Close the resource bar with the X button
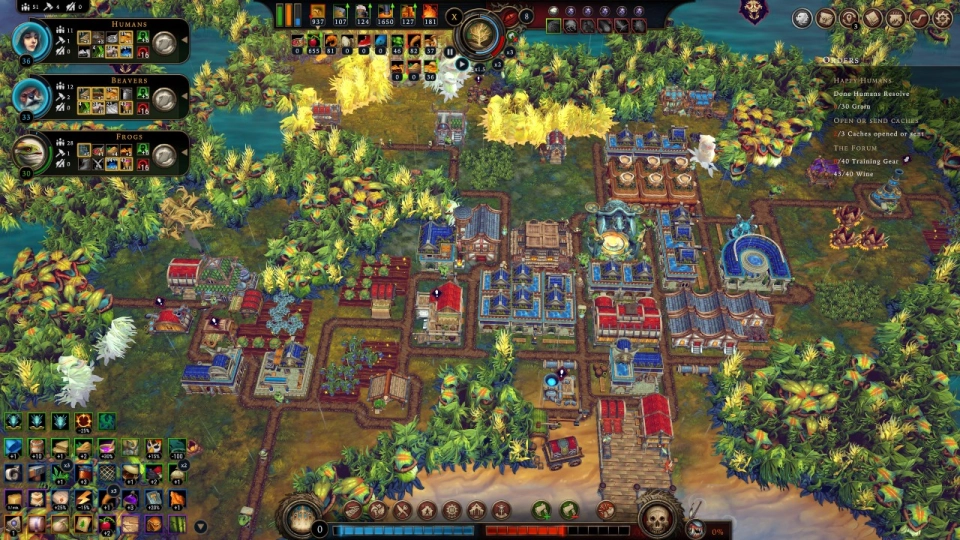 [x=453, y=16]
